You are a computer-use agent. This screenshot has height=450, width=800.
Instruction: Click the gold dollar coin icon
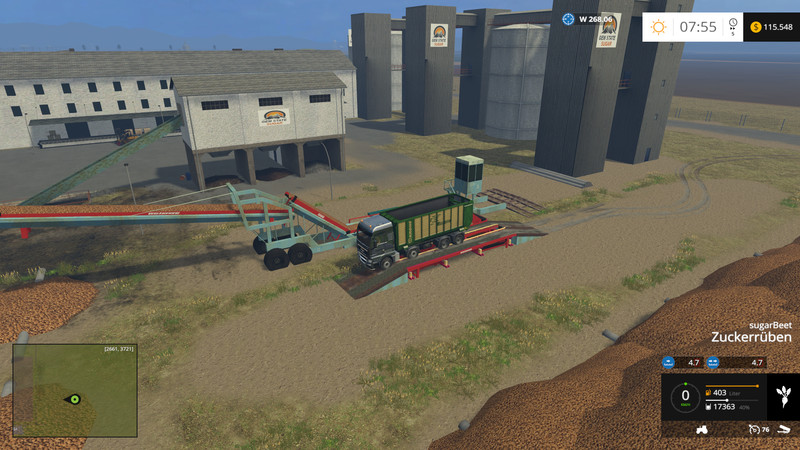(x=755, y=27)
